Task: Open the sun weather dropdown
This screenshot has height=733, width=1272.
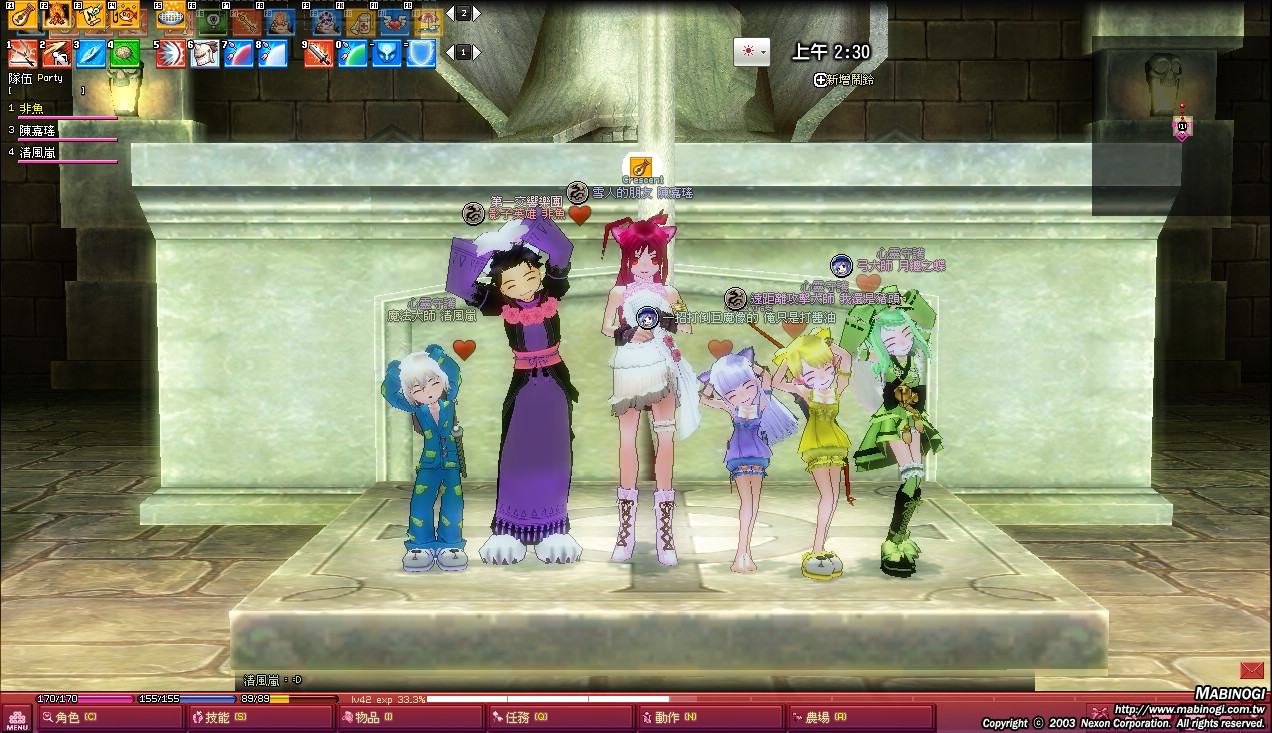Action: (x=752, y=52)
